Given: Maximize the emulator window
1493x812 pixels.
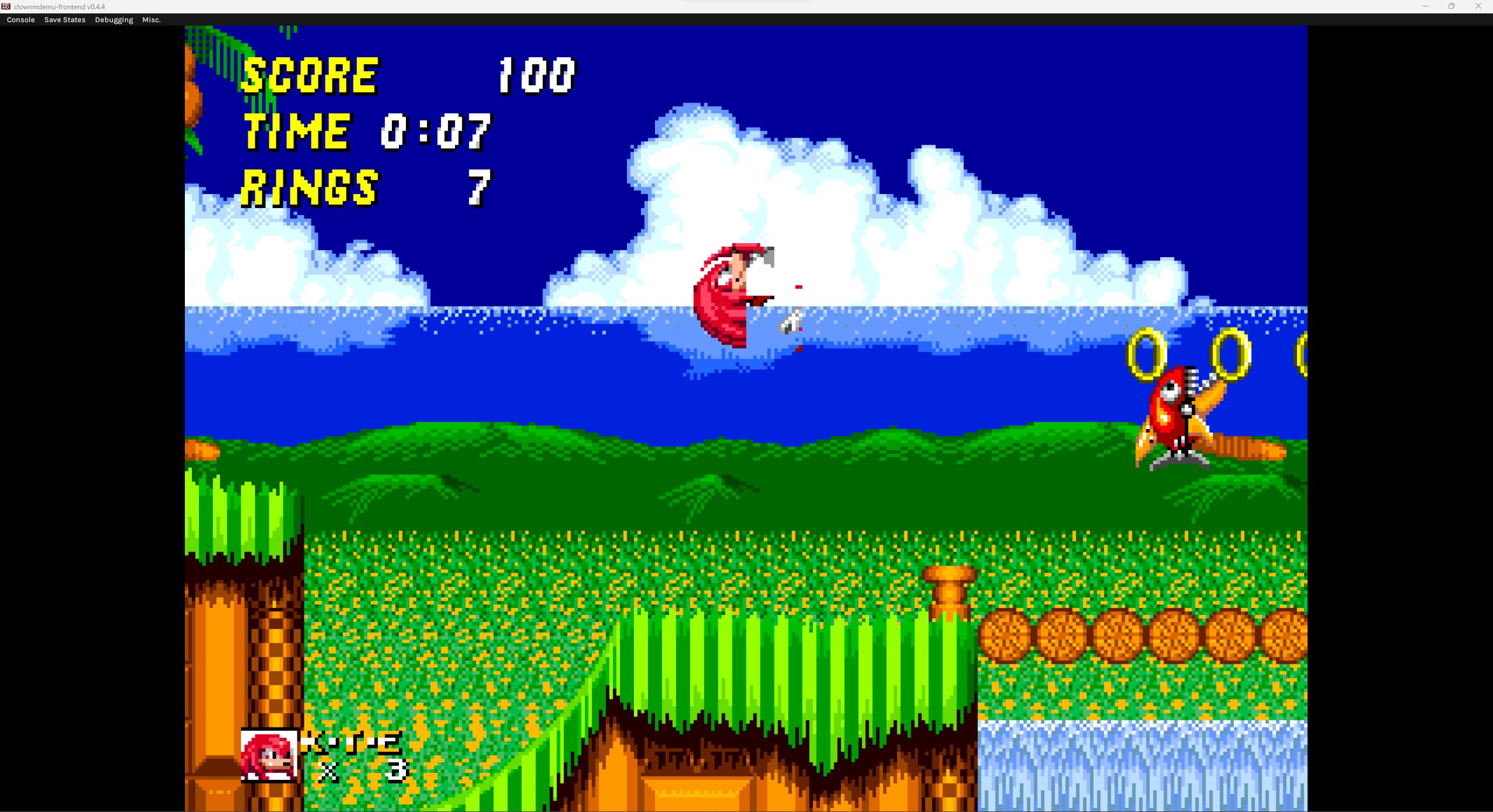Looking at the screenshot, I should [1452, 6].
